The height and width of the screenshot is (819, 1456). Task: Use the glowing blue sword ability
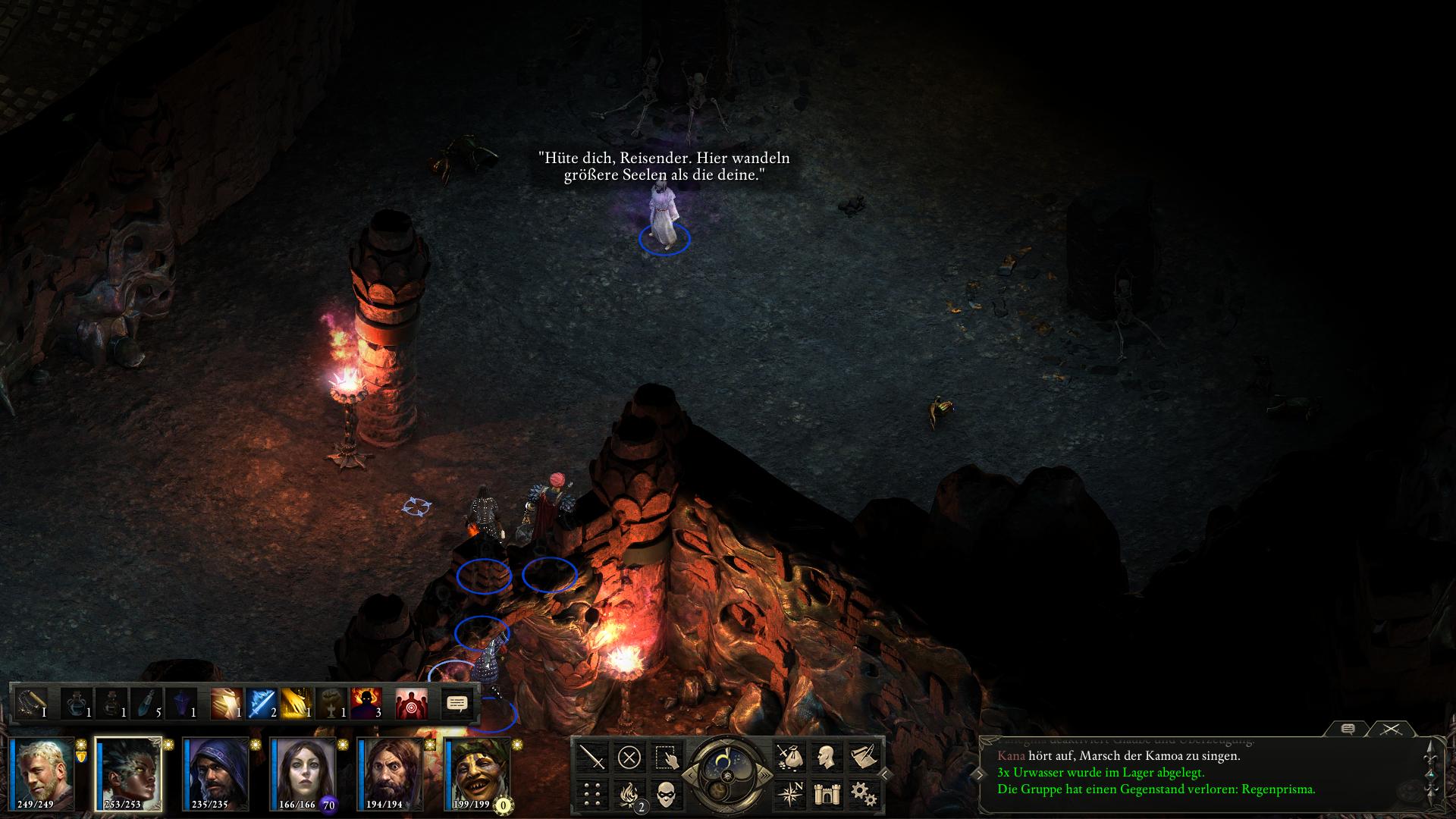[261, 704]
